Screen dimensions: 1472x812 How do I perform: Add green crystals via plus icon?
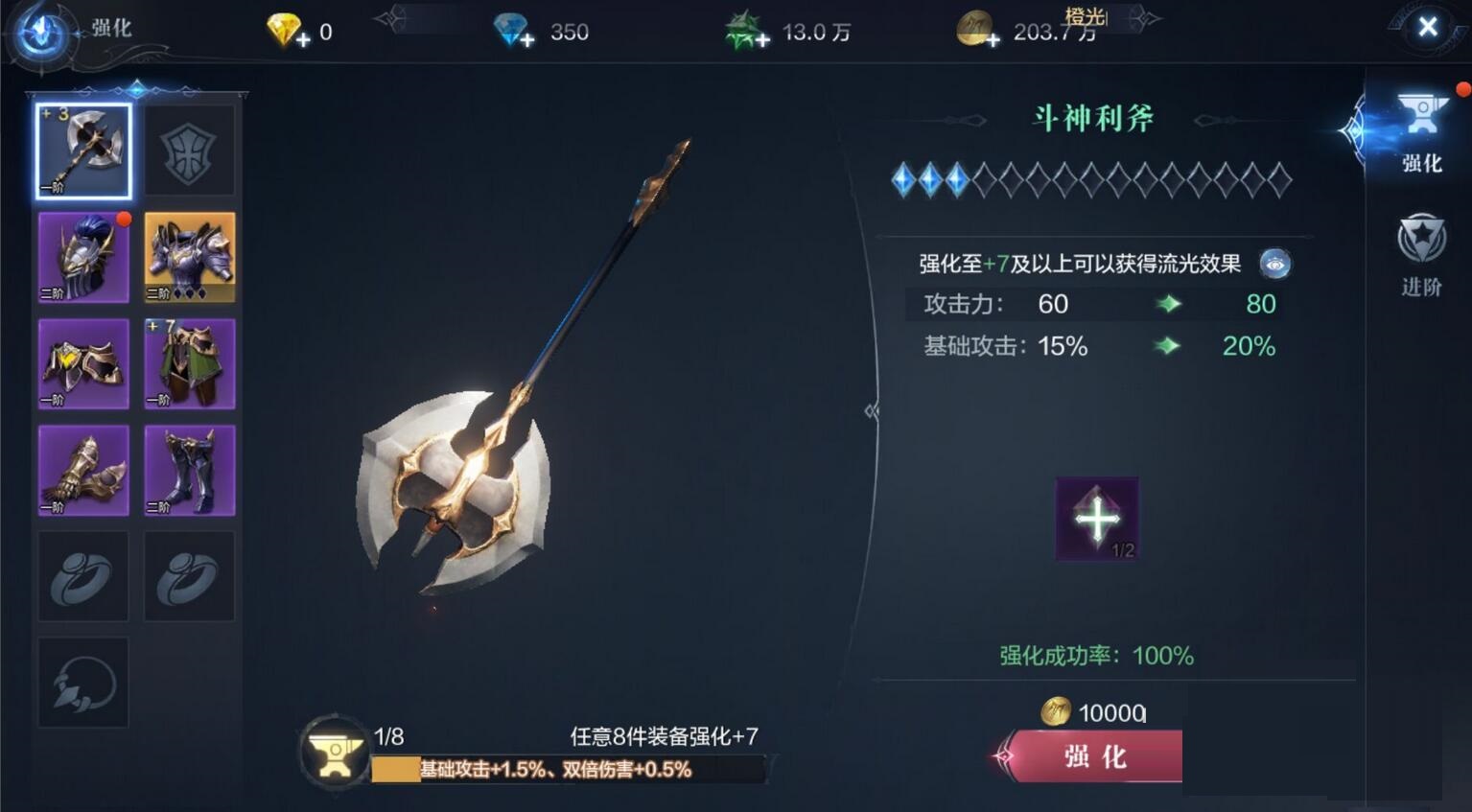[762, 38]
